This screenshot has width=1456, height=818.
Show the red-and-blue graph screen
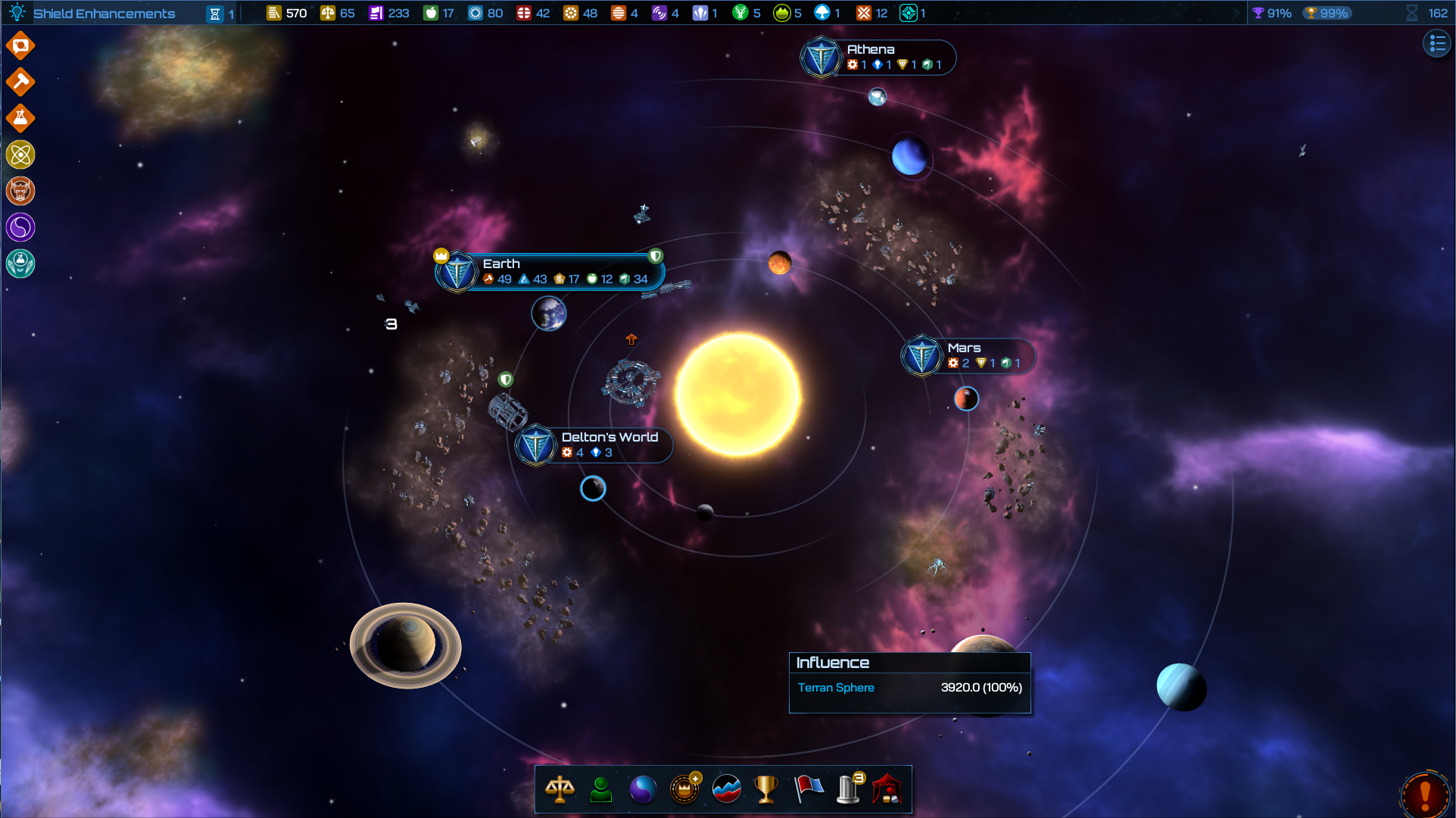[x=726, y=789]
